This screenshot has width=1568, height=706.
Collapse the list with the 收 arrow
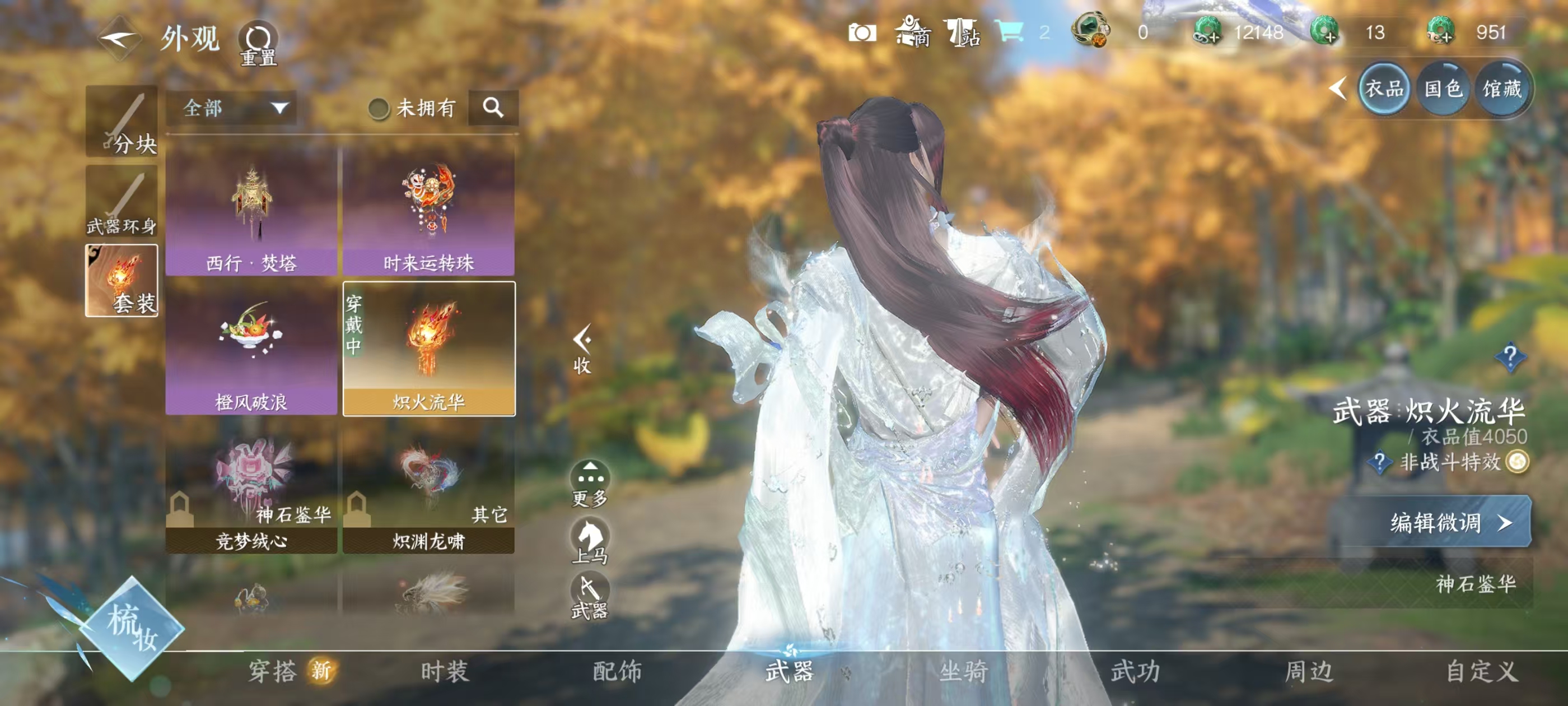582,348
